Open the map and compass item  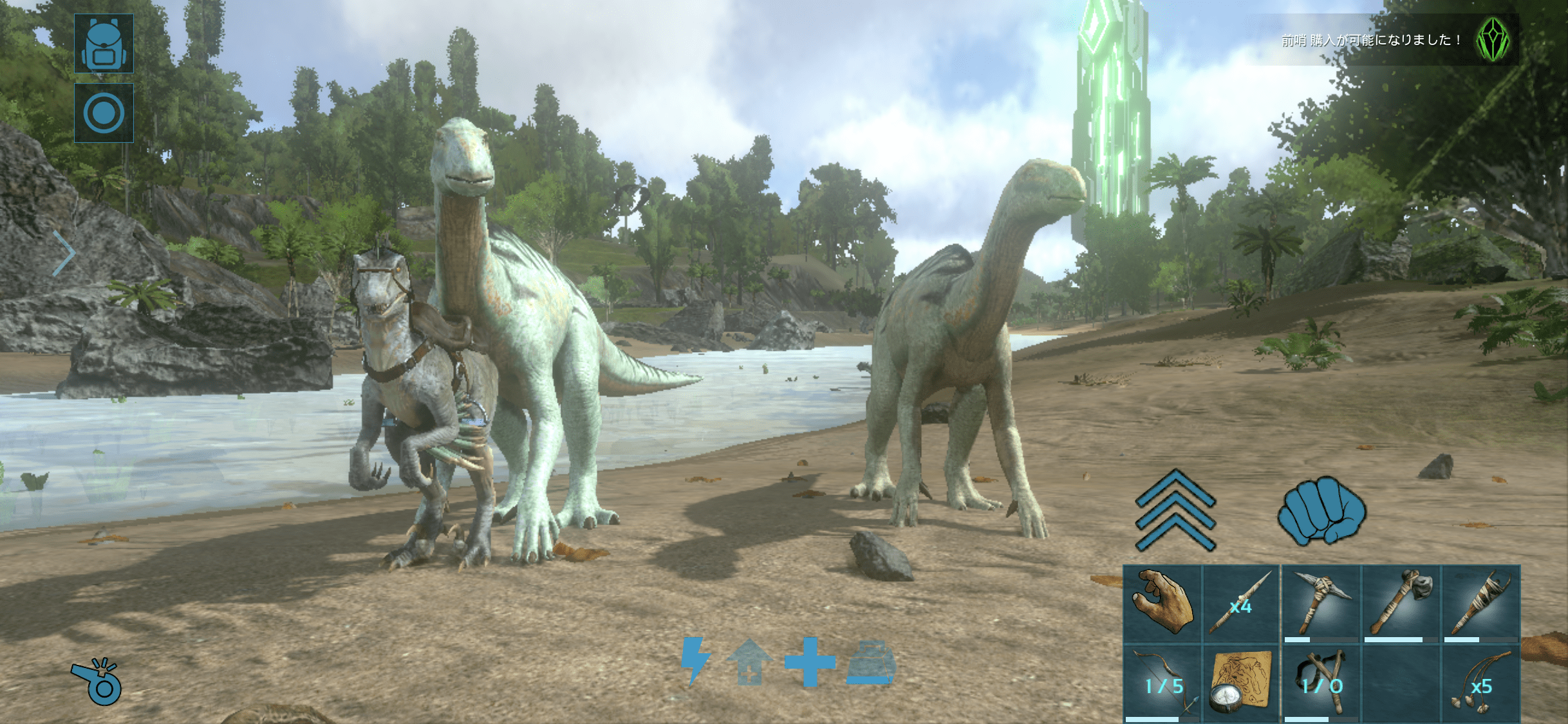point(1241,683)
